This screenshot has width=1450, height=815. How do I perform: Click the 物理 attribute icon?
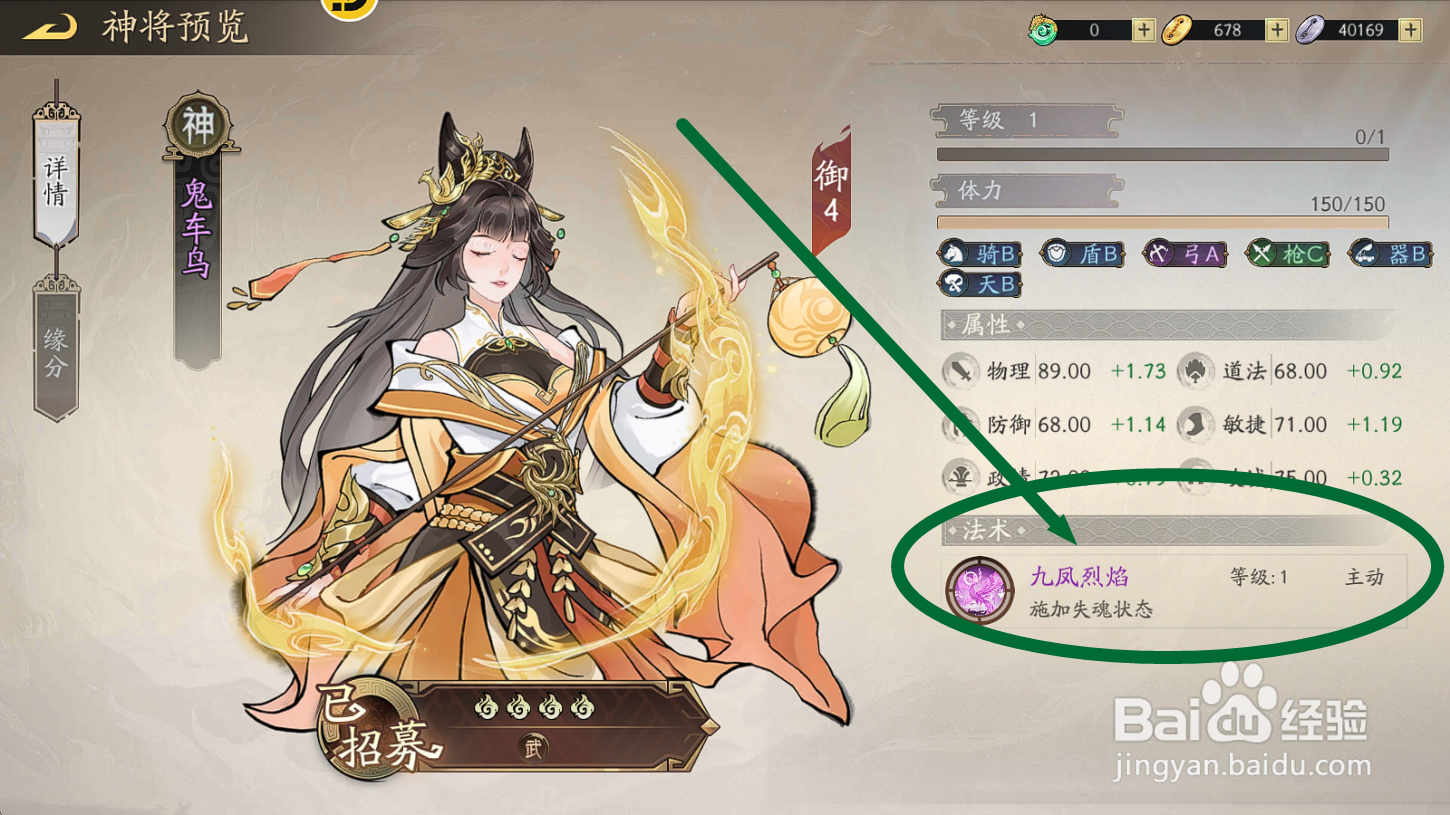[x=961, y=370]
